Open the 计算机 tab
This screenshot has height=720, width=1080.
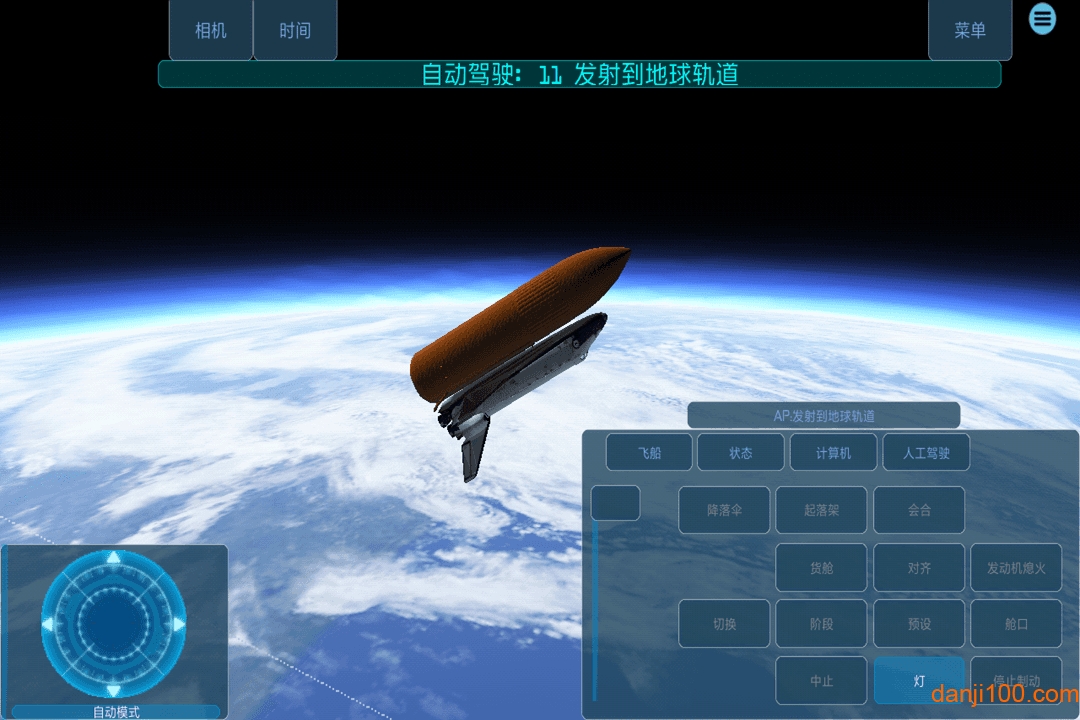pos(833,453)
